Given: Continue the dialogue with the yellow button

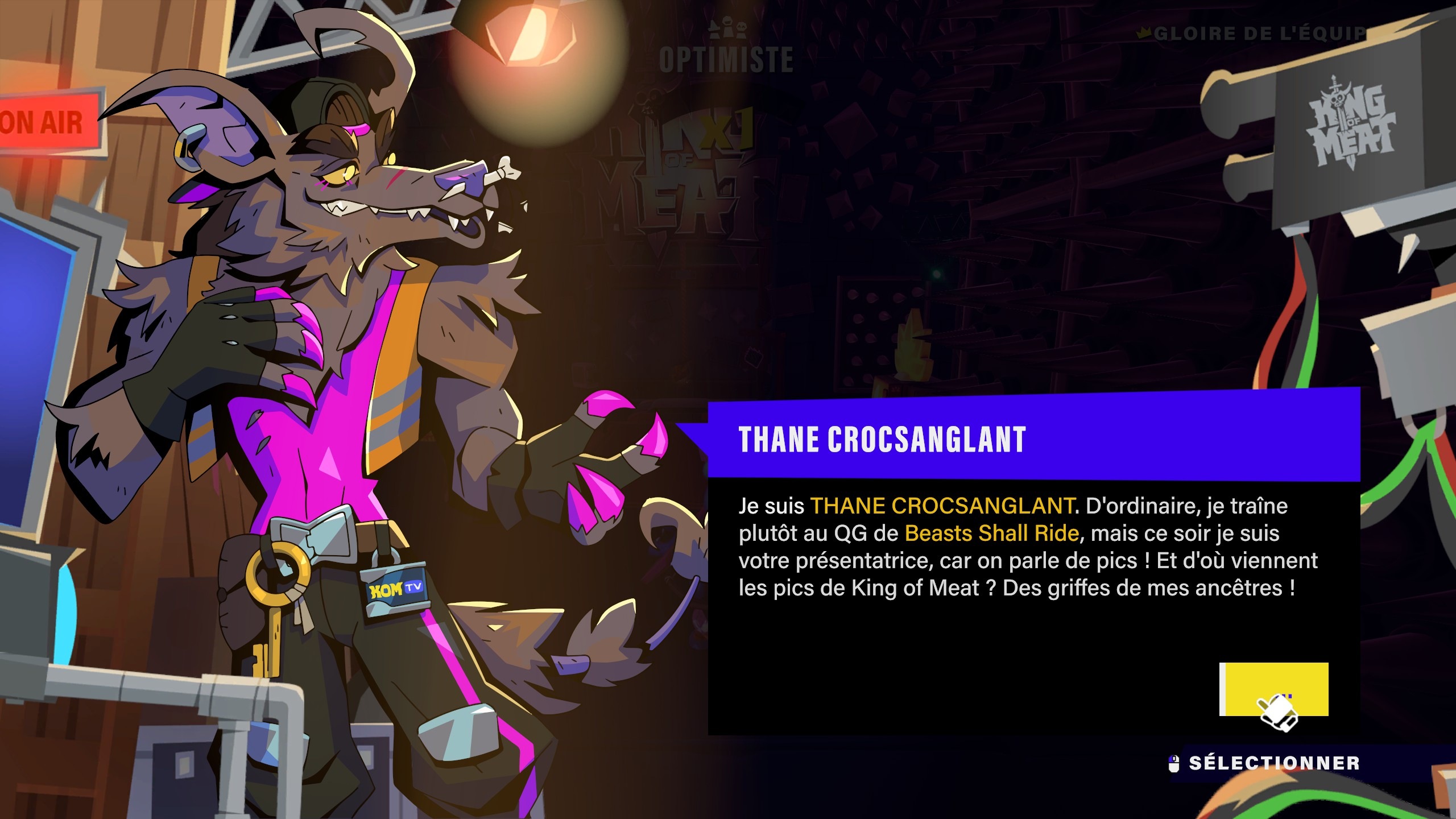Looking at the screenshot, I should coord(1274,689).
